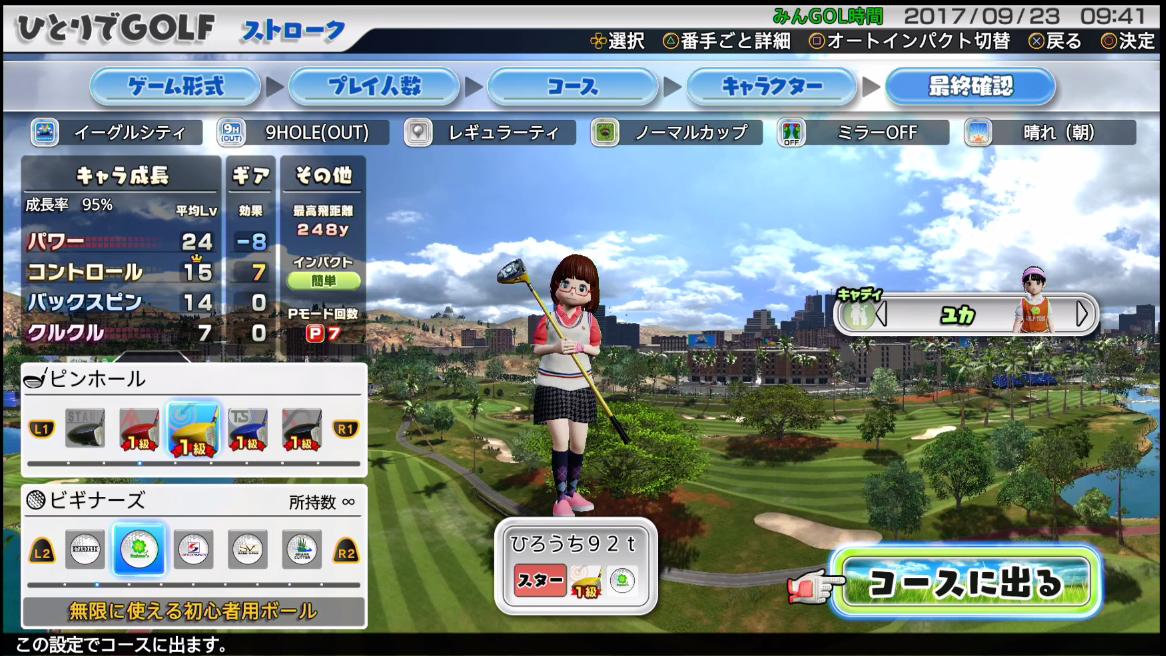This screenshot has height=656, width=1166.
Task: Select the blue TS club
Action: pos(247,430)
